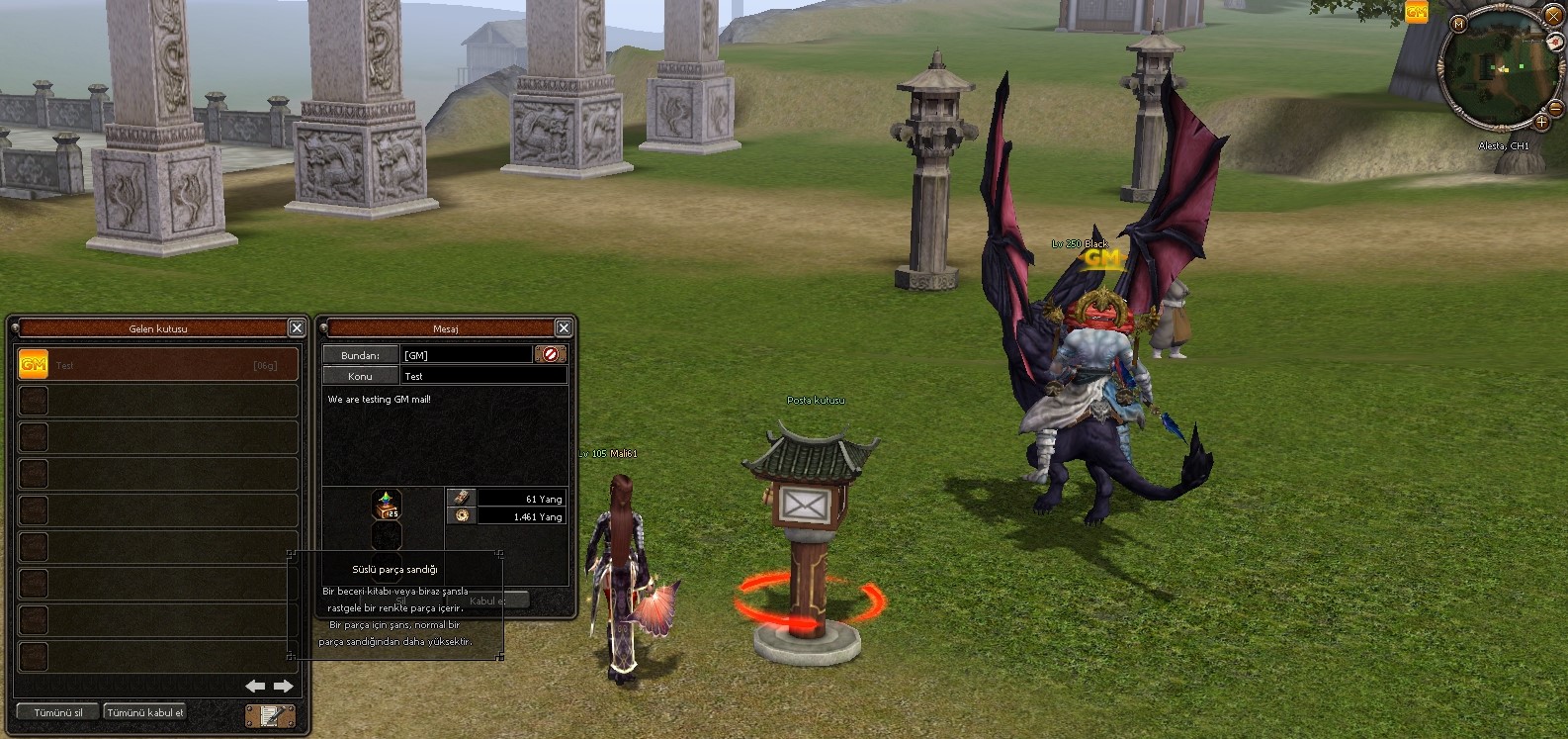Zoom in the minimap with plus button
1568x739 pixels.
(x=1541, y=122)
